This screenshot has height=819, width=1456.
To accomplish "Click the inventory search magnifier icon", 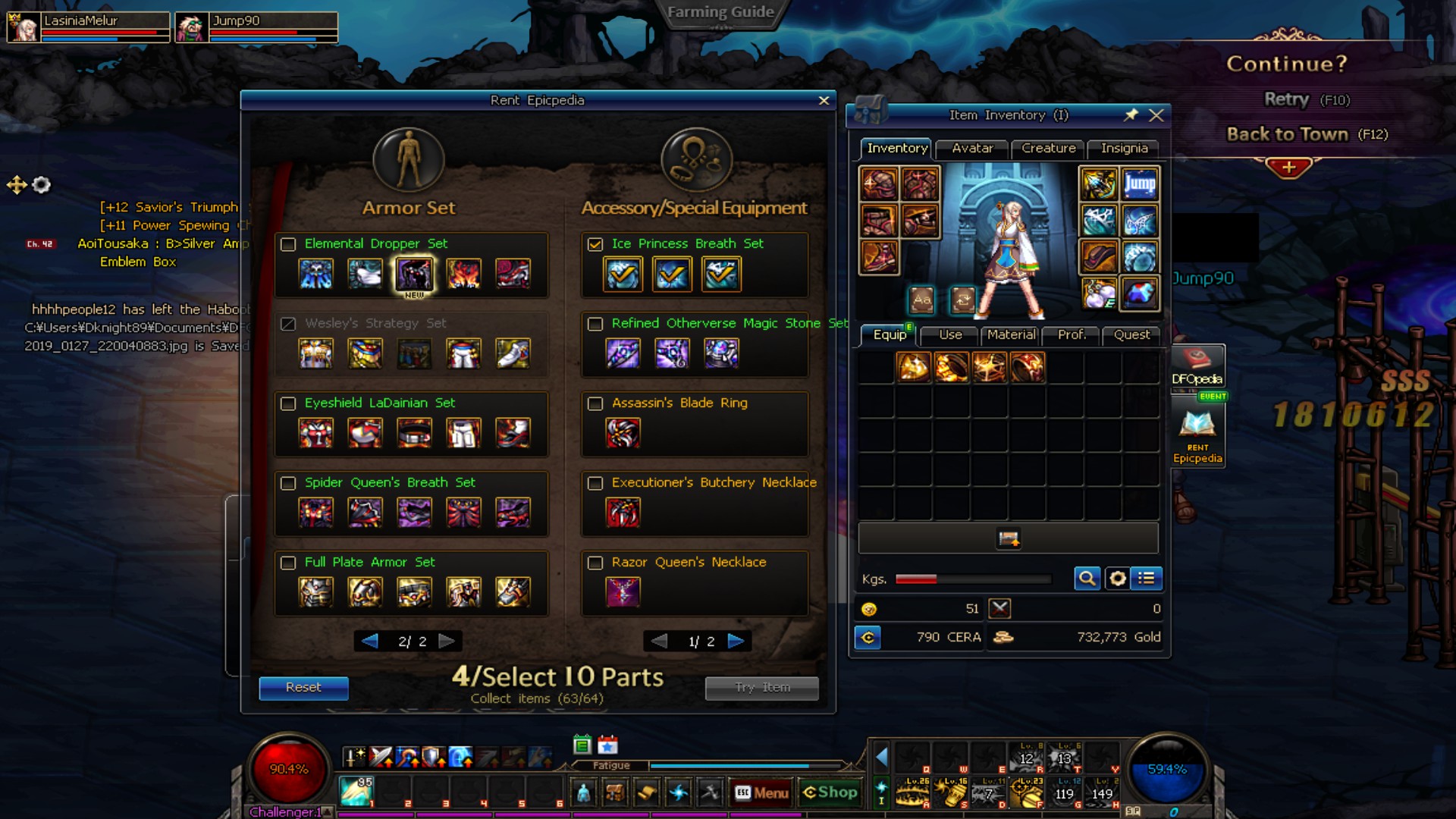I will 1087,578.
